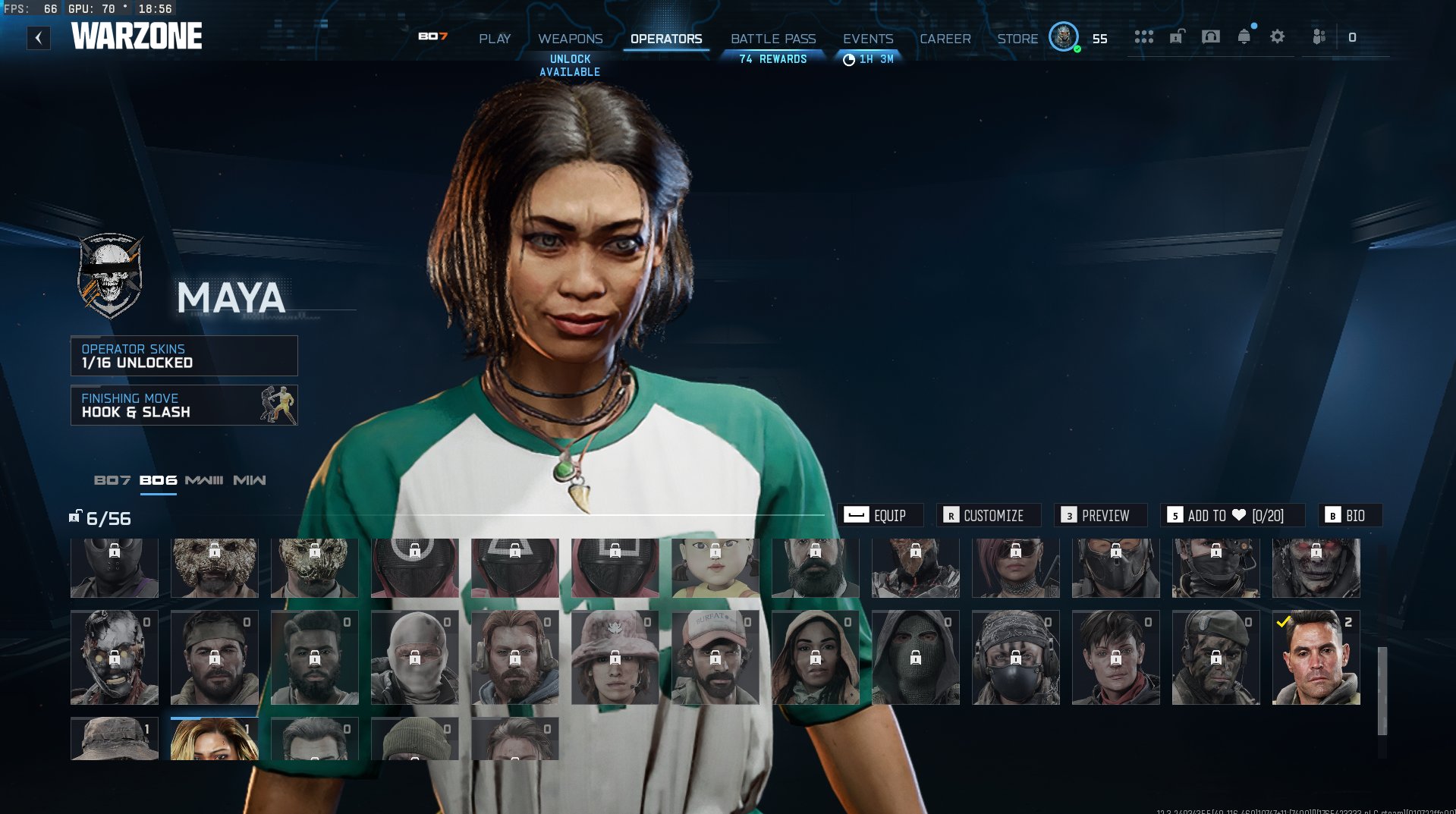Add operator to favorites
Image resolution: width=1456 pixels, height=814 pixels.
pos(1231,516)
